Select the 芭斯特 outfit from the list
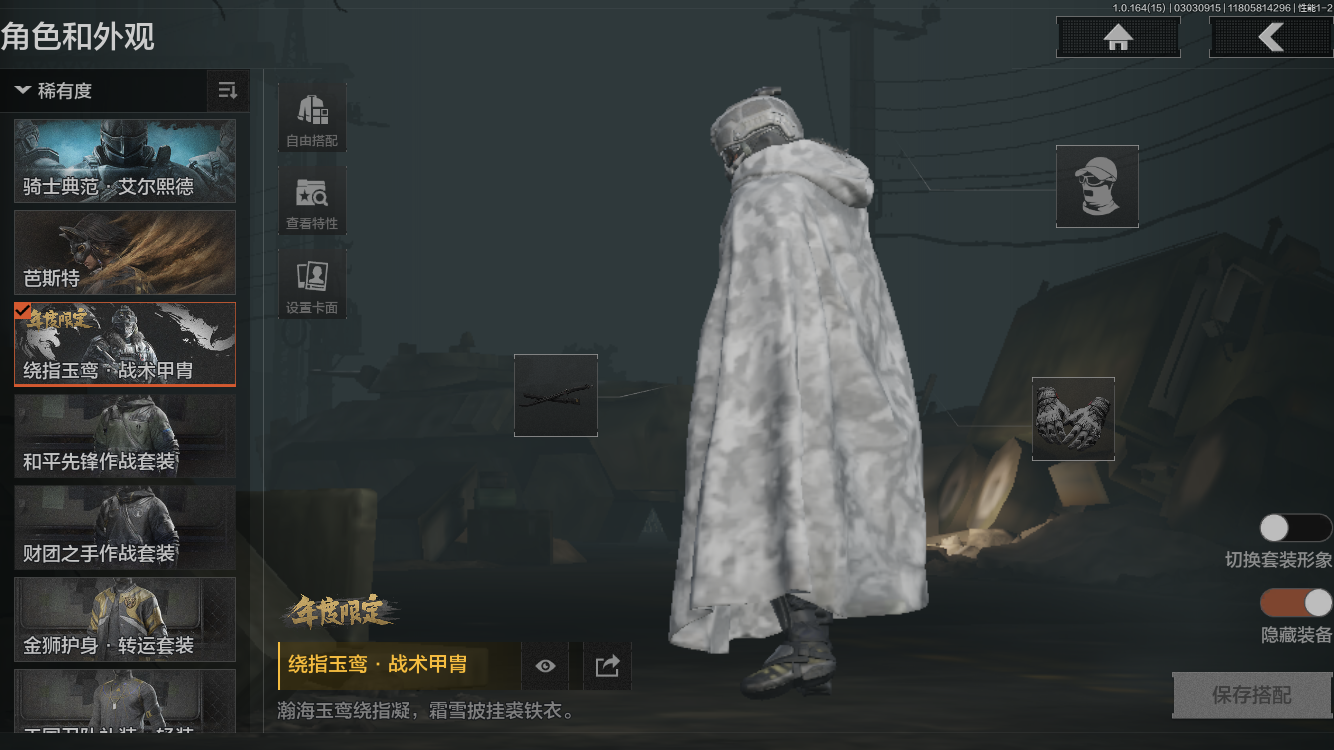Screen dimensions: 1334x750 (x=124, y=252)
